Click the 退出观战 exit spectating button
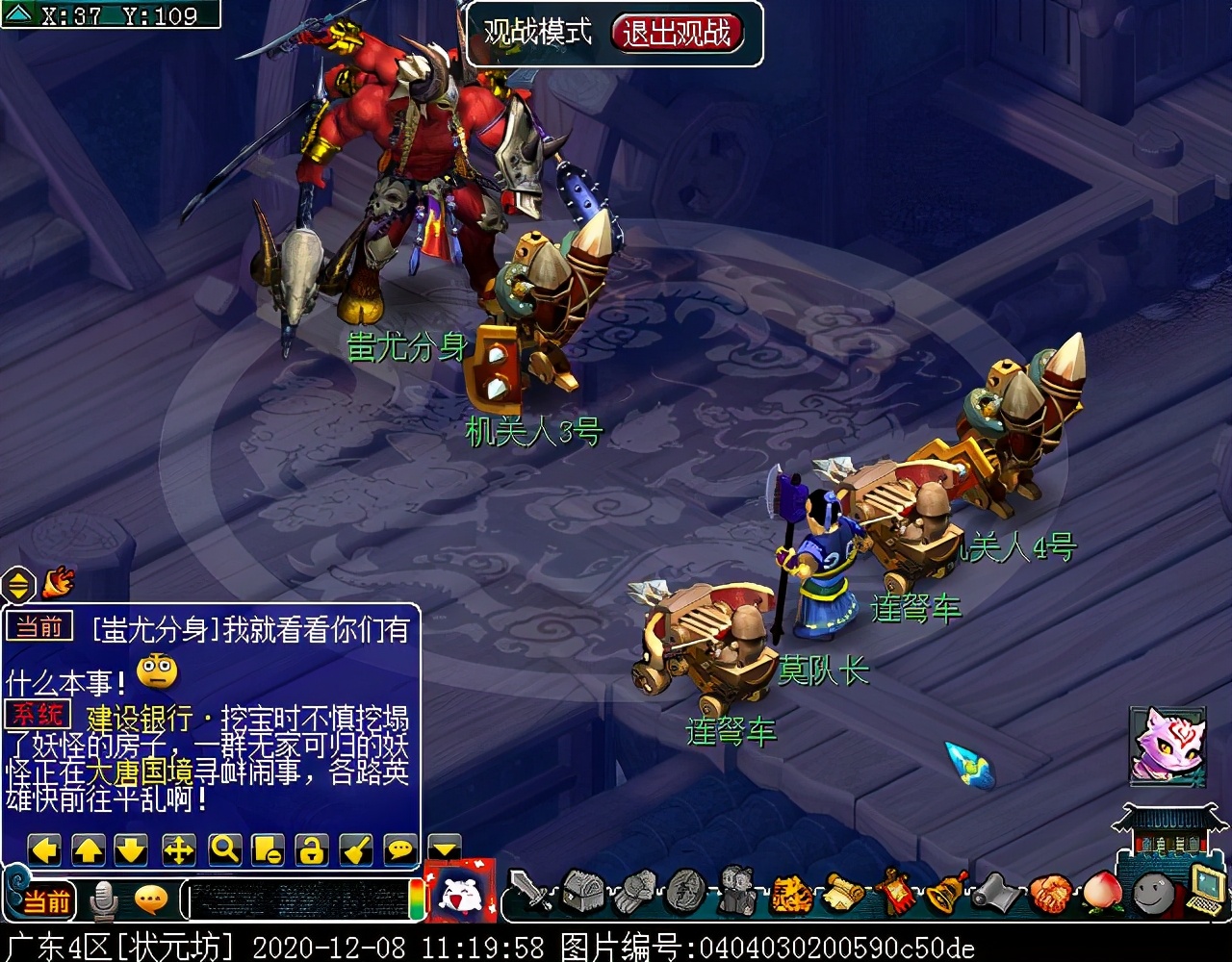This screenshot has width=1232, height=962. pos(677,33)
